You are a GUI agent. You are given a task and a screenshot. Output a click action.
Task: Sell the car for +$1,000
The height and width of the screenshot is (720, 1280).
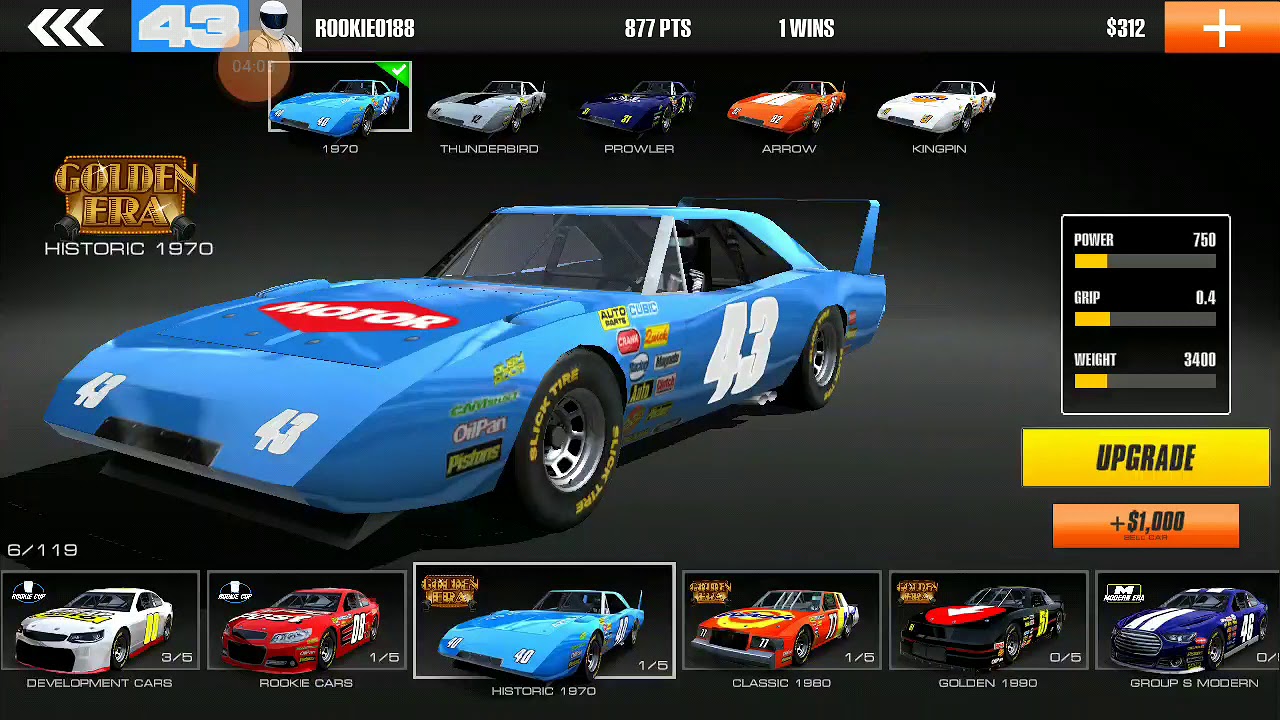tap(1145, 525)
